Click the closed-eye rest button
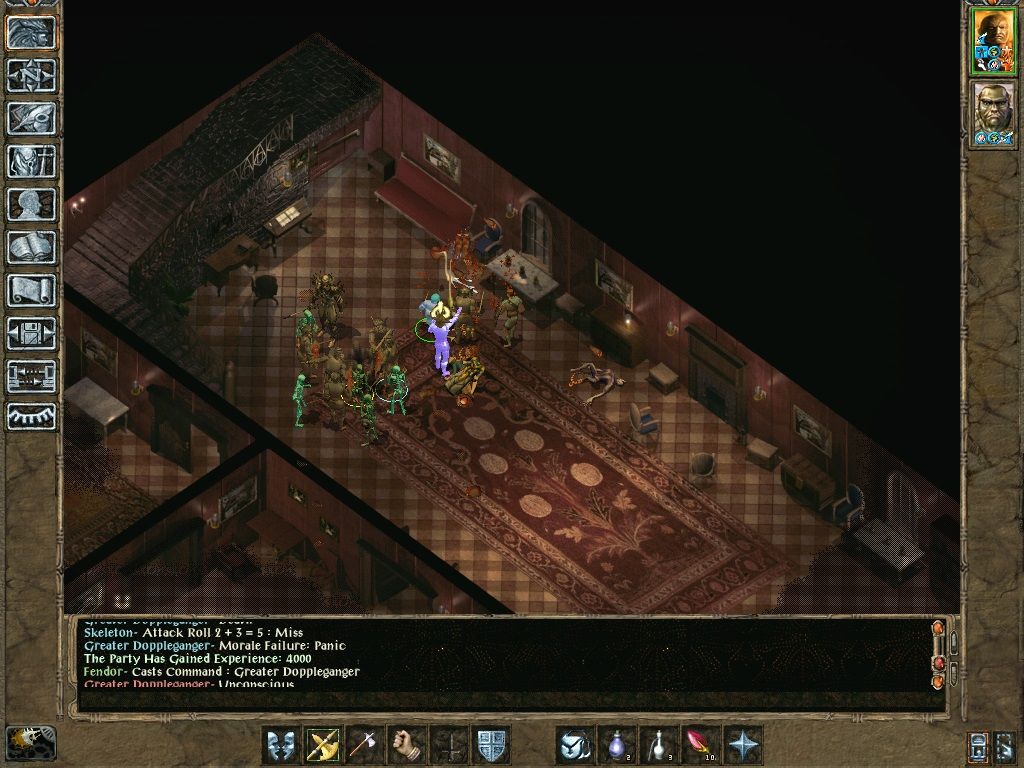Image resolution: width=1024 pixels, height=768 pixels. [x=32, y=416]
